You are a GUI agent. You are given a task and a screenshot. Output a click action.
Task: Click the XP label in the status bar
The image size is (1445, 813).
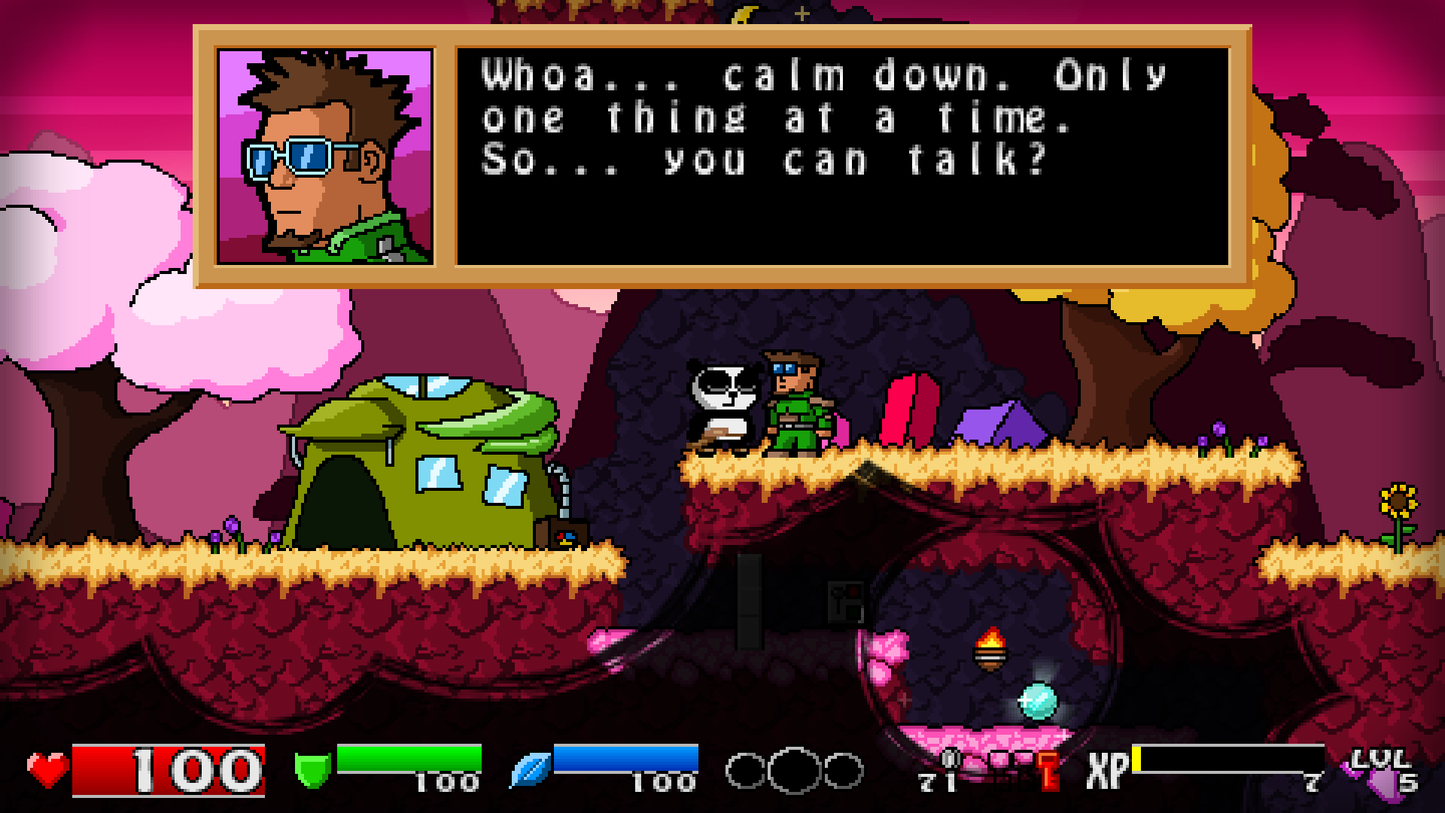[1105, 765]
